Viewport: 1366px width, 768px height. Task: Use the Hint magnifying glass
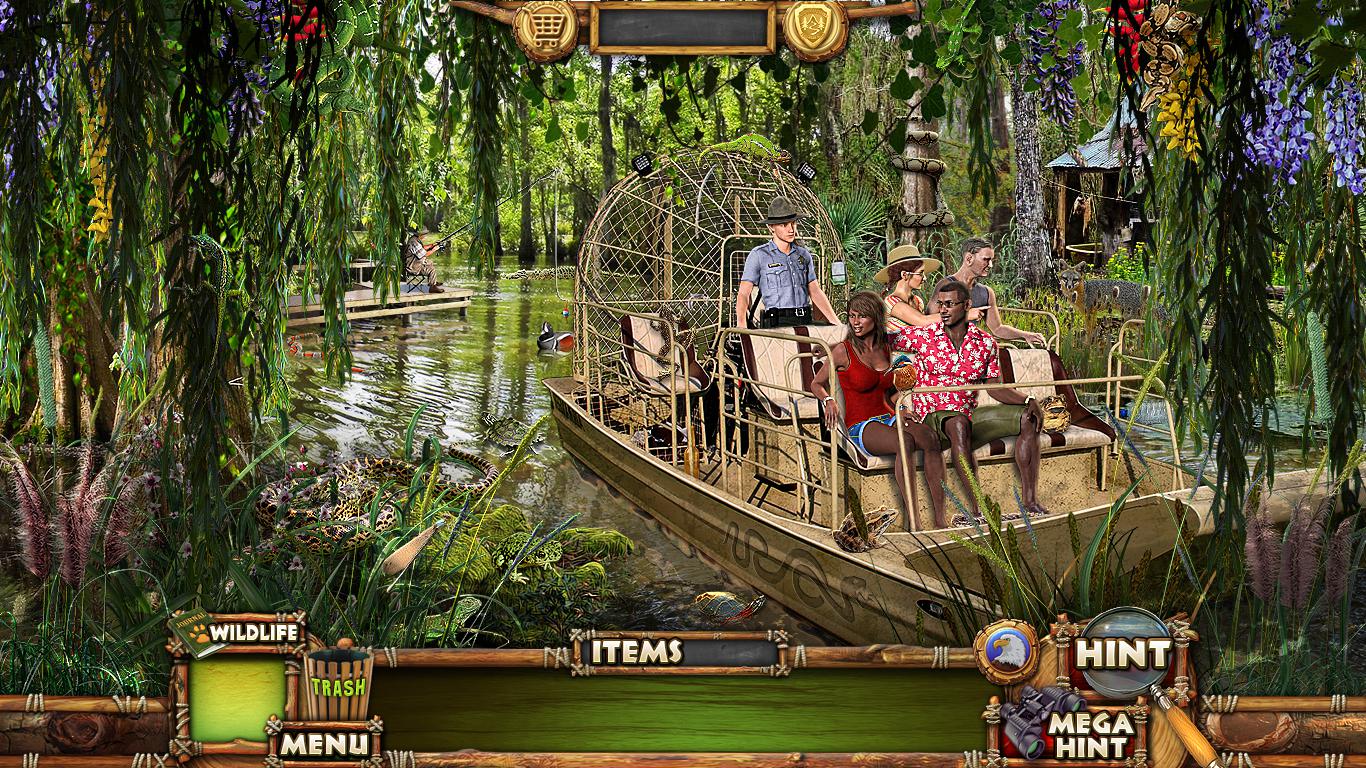(1124, 654)
